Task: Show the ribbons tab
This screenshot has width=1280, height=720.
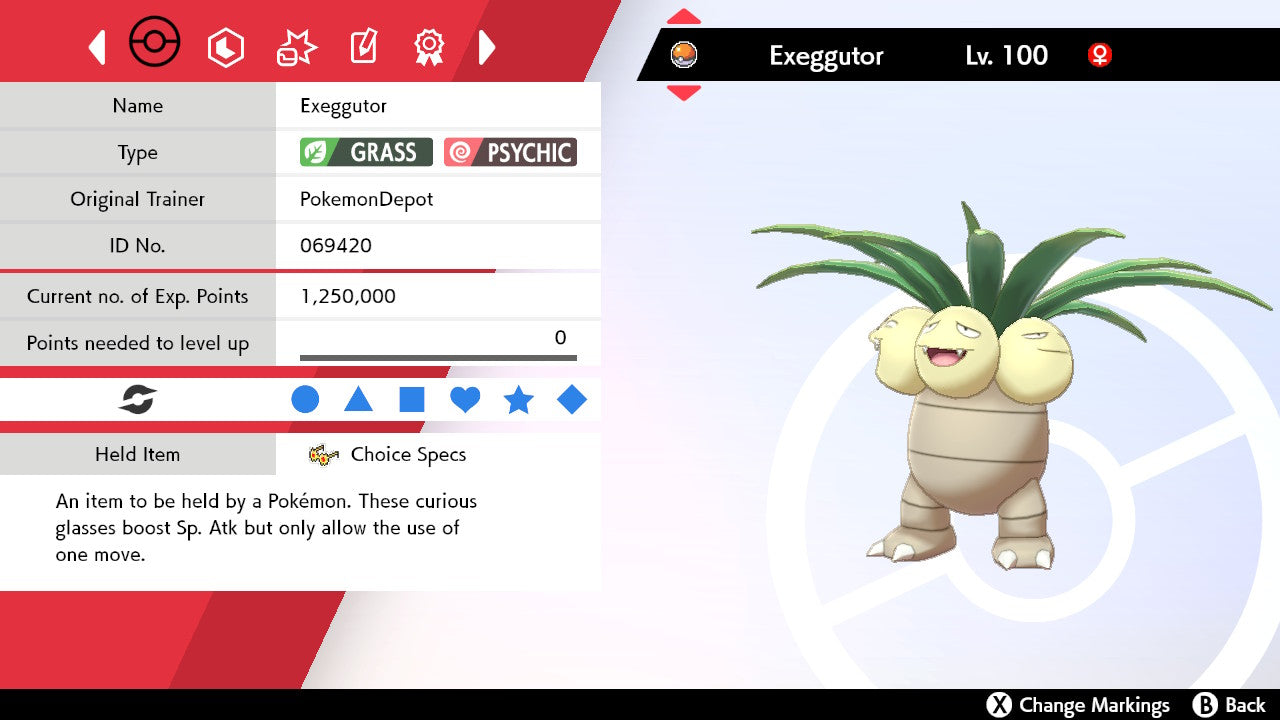Action: click(x=429, y=46)
